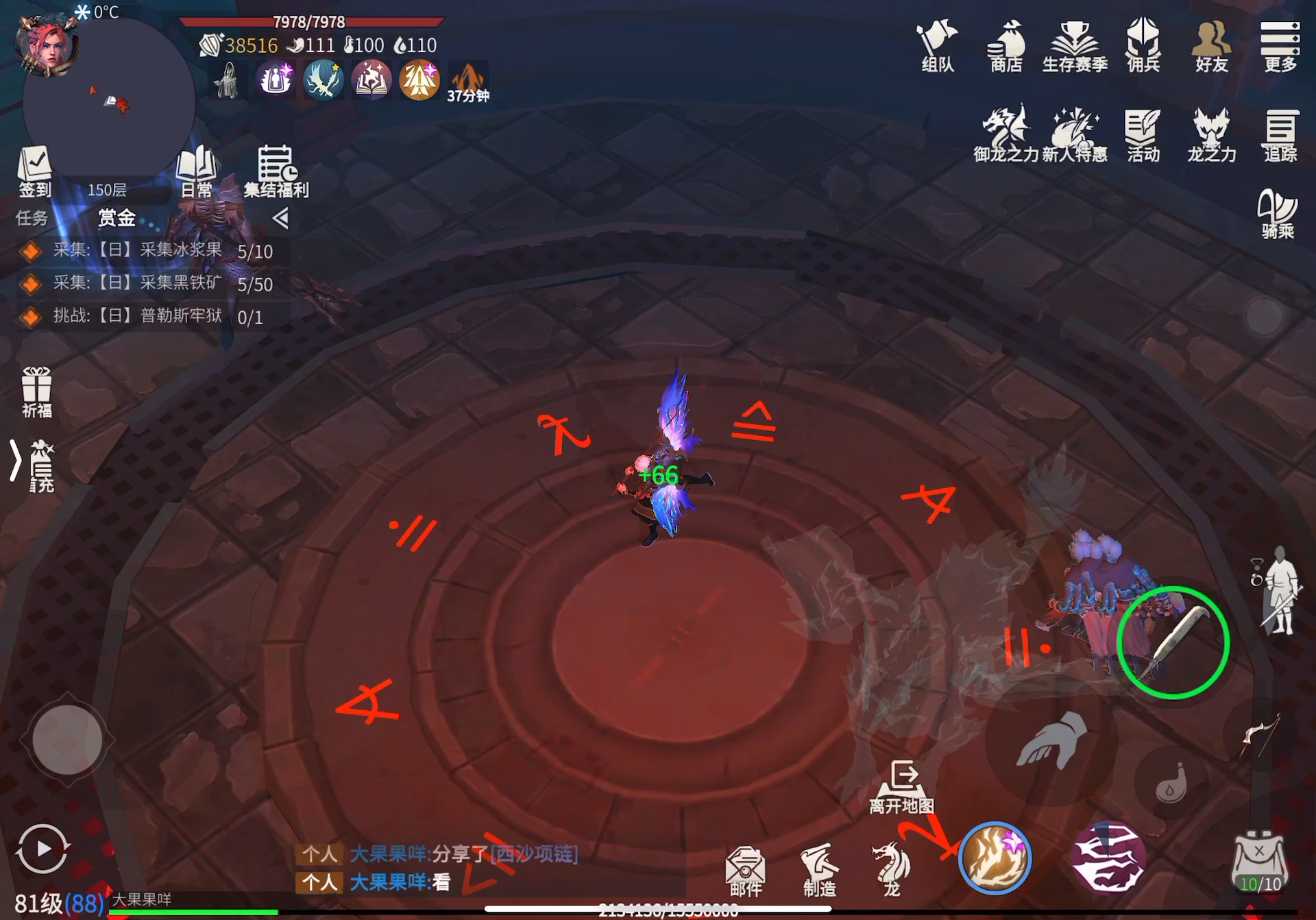Open the 邮件 mailbox

745,871
